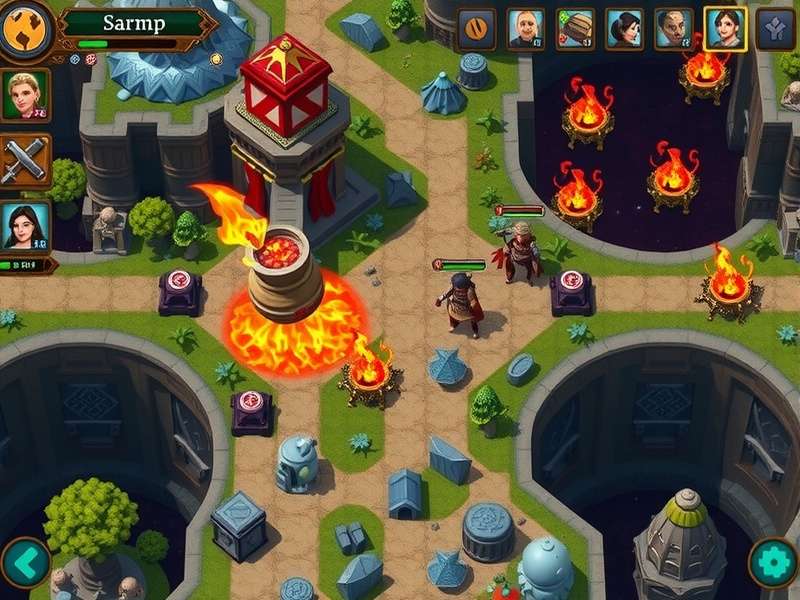Select the gold-framed woman portrait
Image resolution: width=800 pixels, height=600 pixels.
click(x=725, y=29)
